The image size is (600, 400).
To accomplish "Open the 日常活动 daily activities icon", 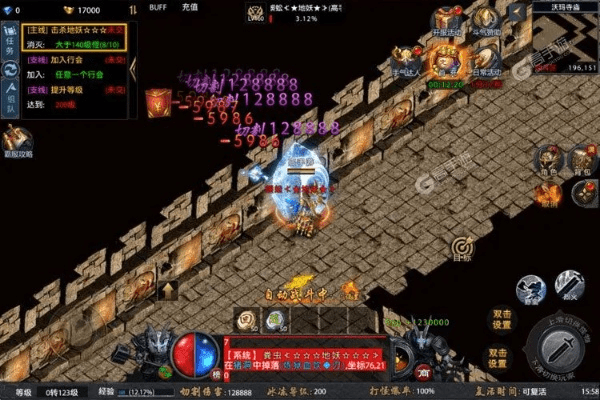I will point(489,62).
